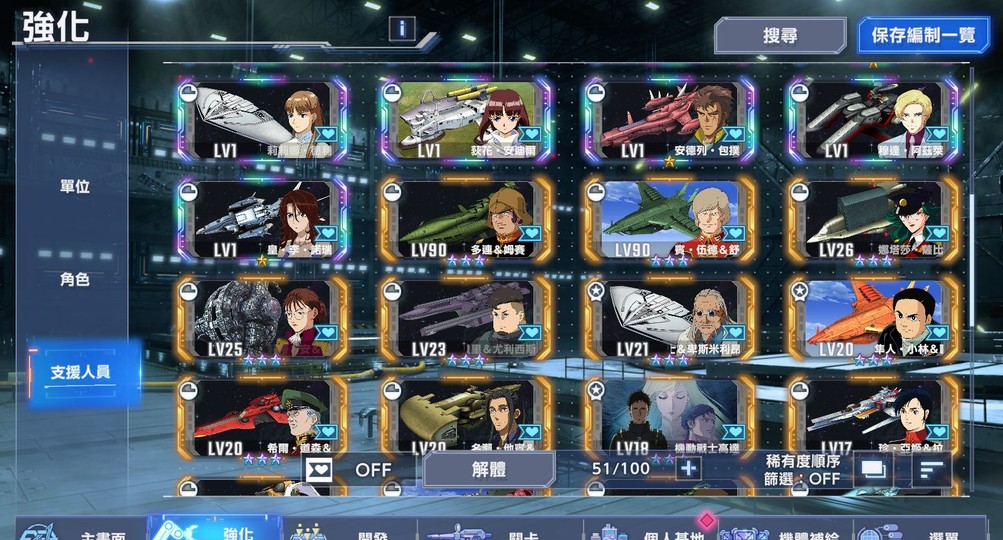Select the 支援人員 support personnel tab

pyautogui.click(x=80, y=372)
